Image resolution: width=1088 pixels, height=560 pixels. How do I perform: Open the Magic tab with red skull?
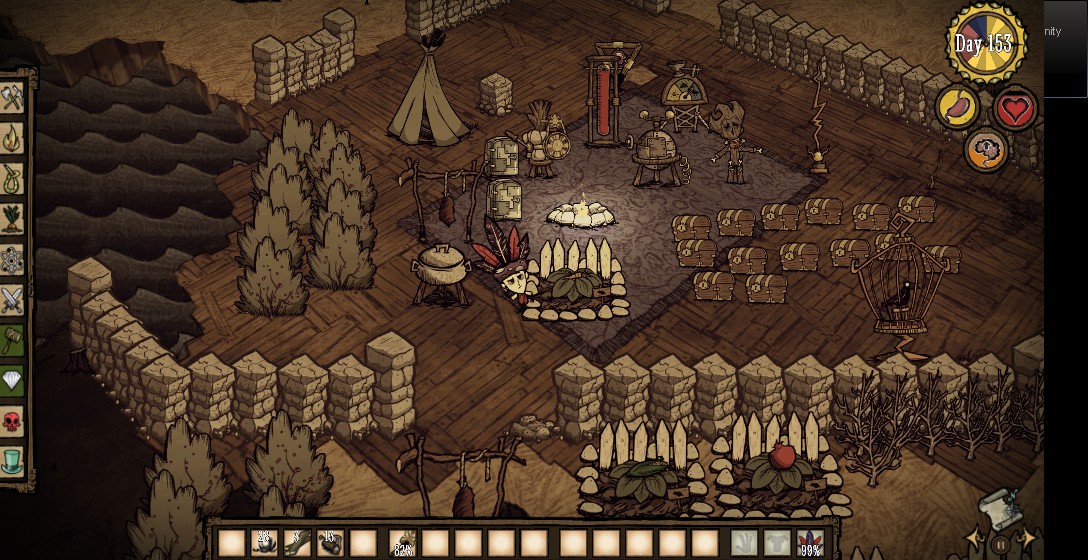[x=13, y=421]
